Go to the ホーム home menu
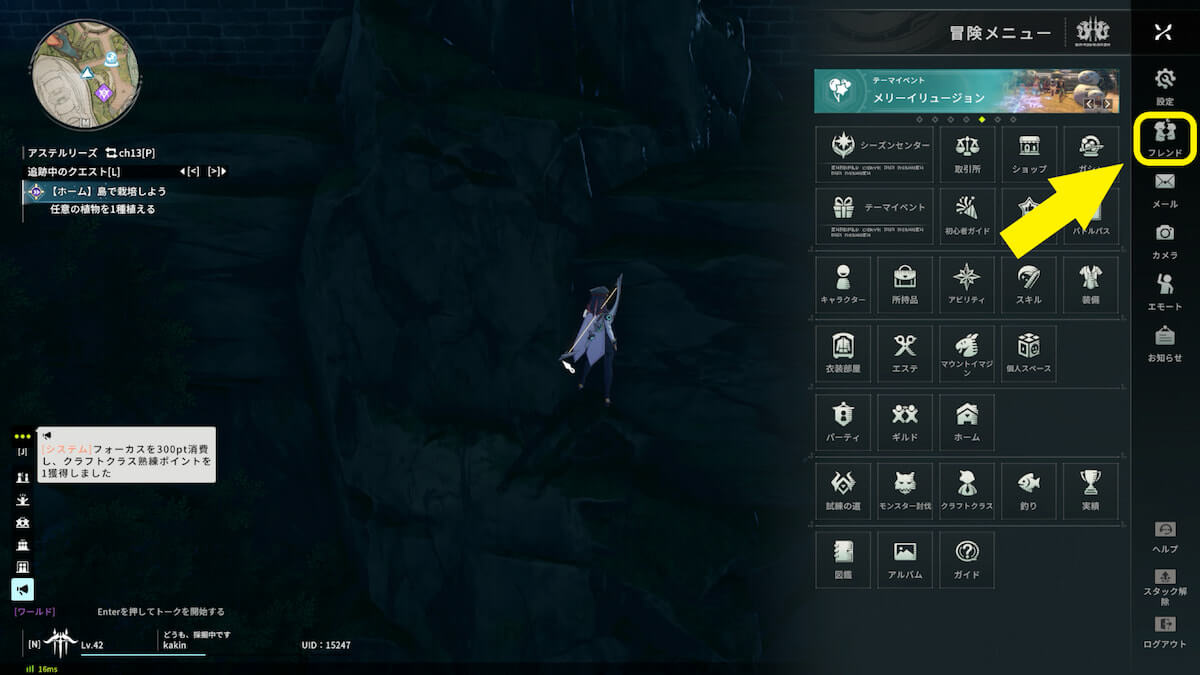1200x675 pixels. point(967,422)
